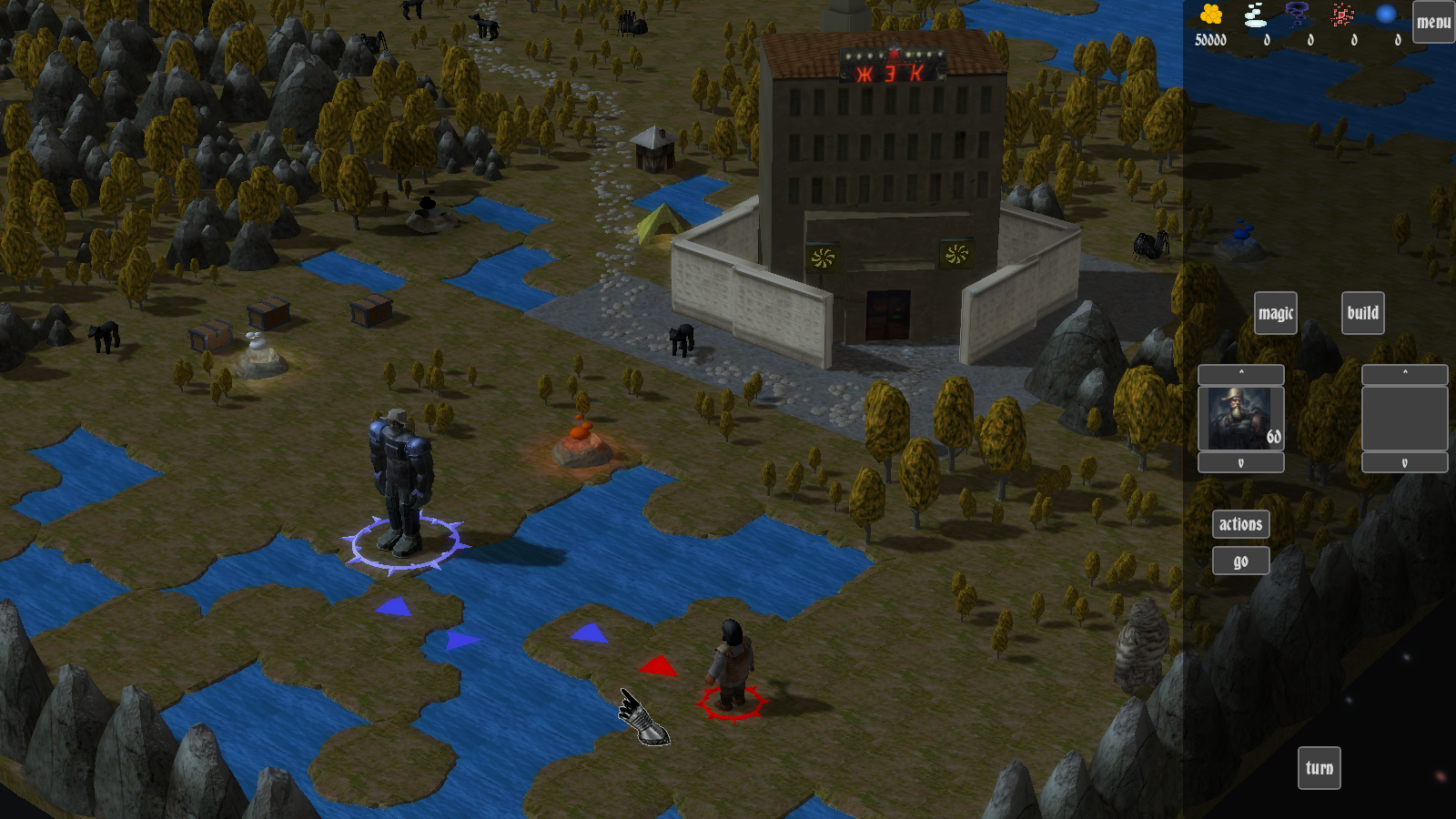Select the bearded hero portrait
This screenshot has height=819, width=1456.
point(1240,419)
